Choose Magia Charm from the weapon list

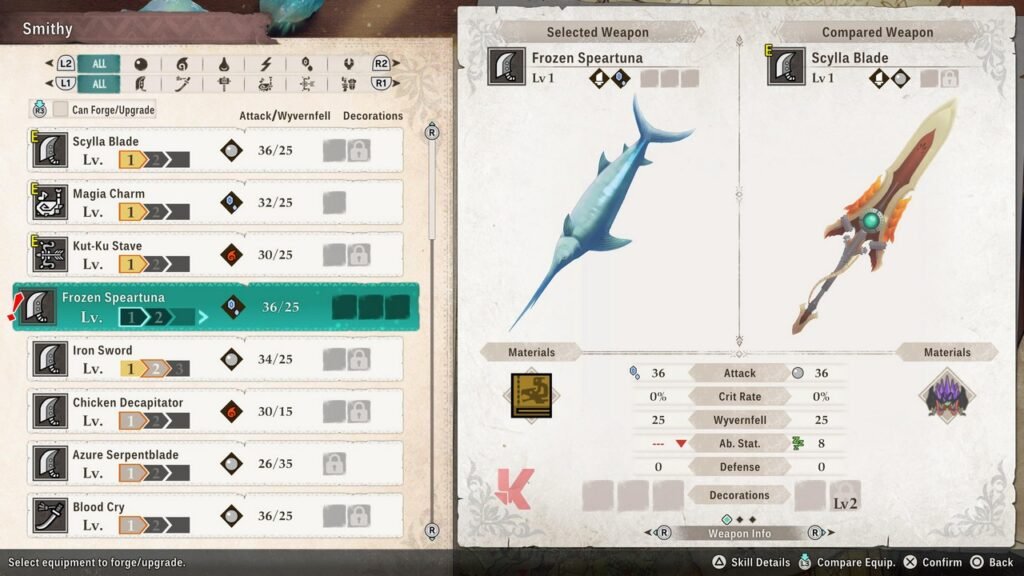pyautogui.click(x=215, y=202)
